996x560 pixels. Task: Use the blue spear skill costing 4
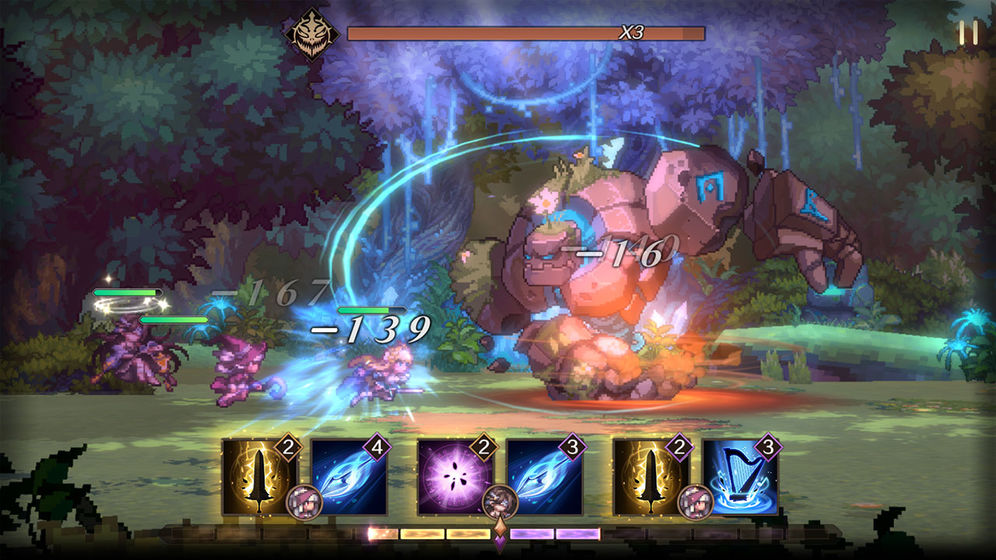tap(348, 477)
